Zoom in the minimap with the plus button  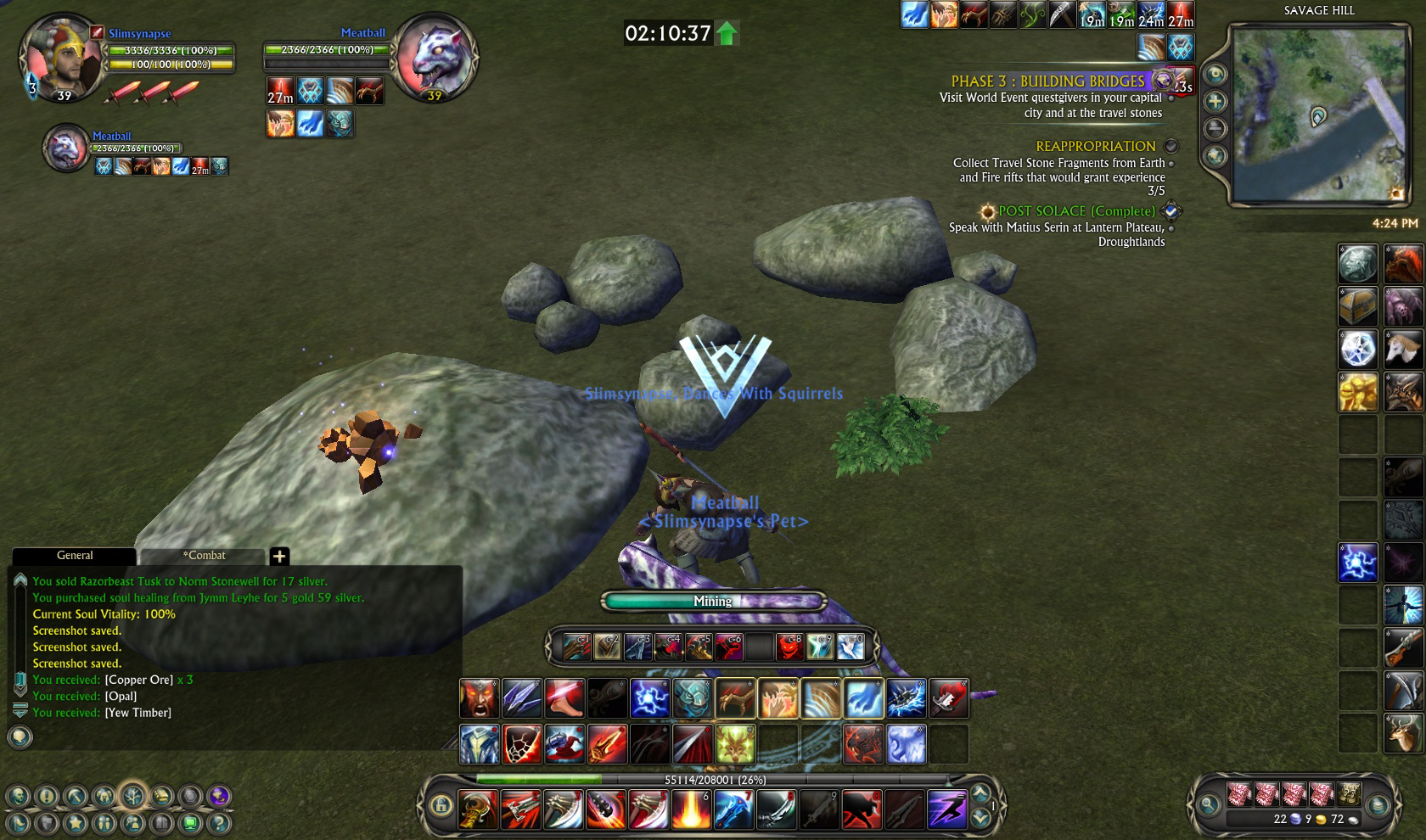(x=1215, y=102)
